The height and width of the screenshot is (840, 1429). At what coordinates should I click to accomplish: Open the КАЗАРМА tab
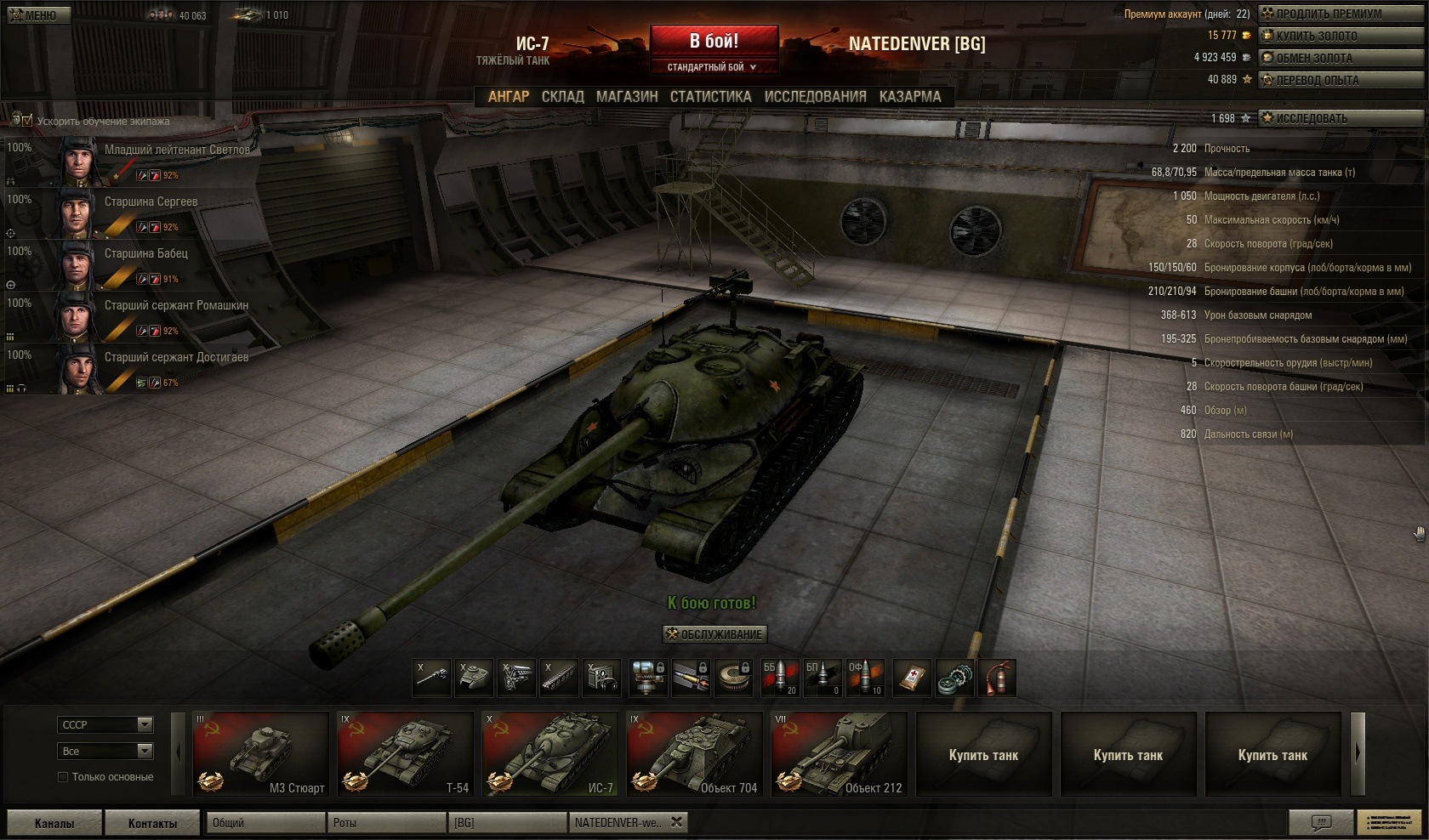click(910, 97)
